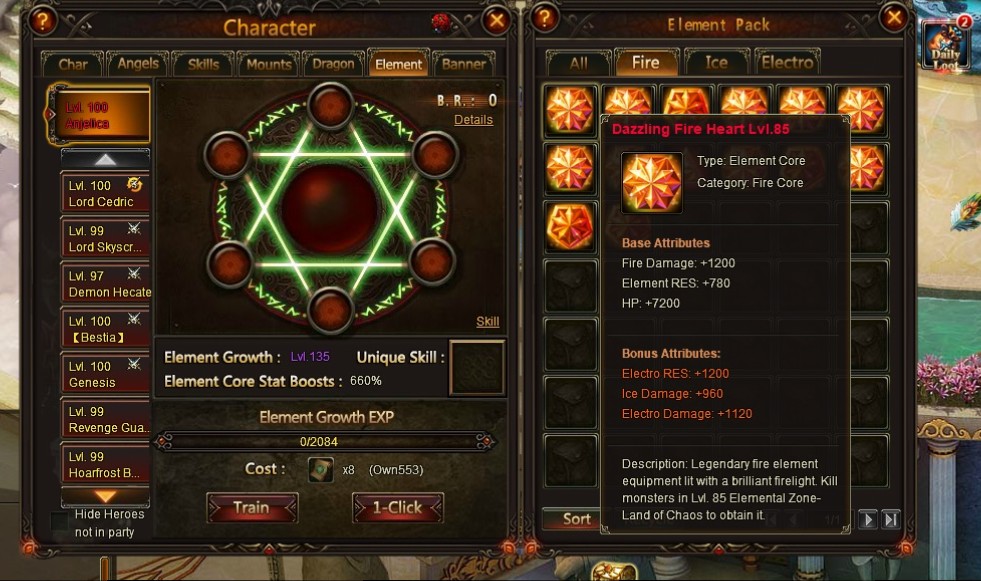Filter the pack by Ice cores
Screen dimensions: 981x581
(x=716, y=62)
